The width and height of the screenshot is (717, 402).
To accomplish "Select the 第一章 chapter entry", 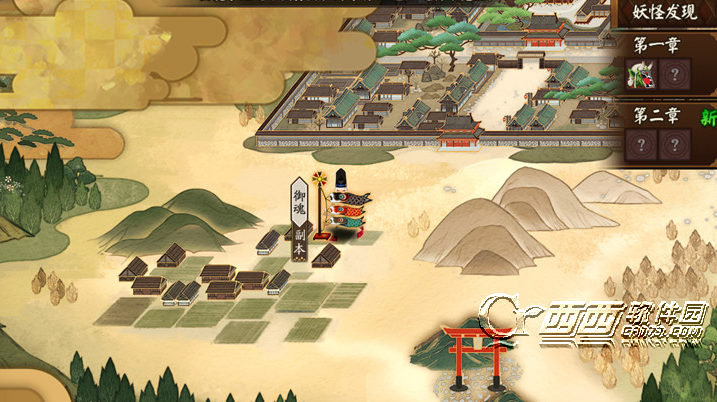I will coord(655,45).
